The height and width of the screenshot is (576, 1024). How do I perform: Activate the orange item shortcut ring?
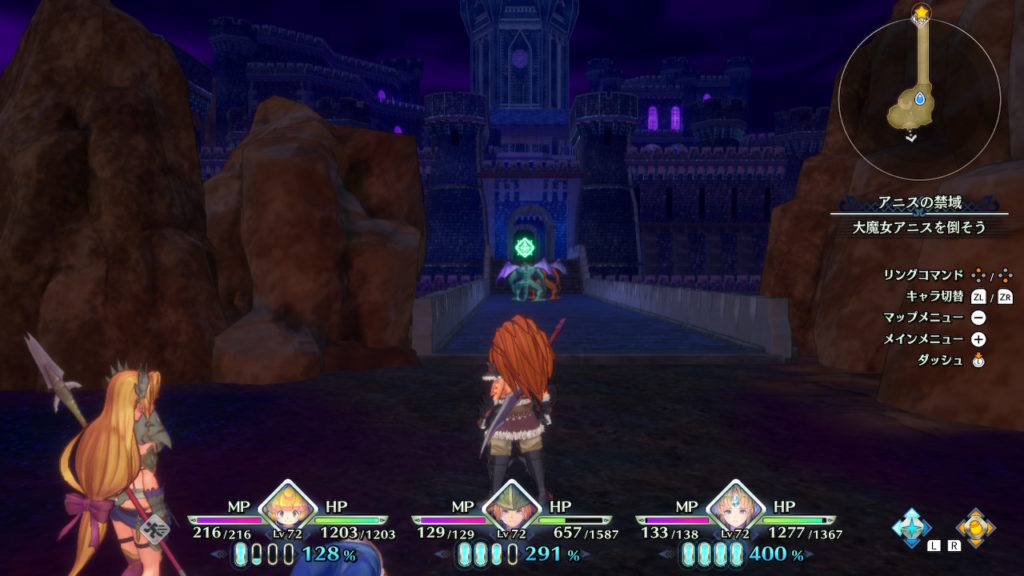coord(974,527)
